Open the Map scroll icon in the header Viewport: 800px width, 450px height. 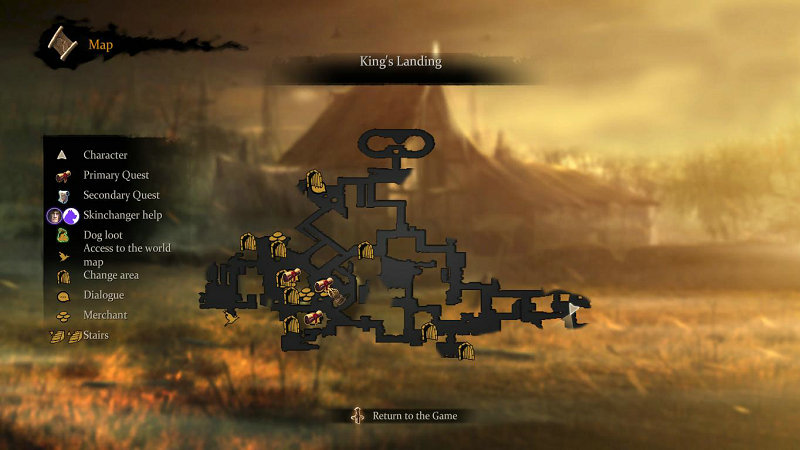(63, 43)
